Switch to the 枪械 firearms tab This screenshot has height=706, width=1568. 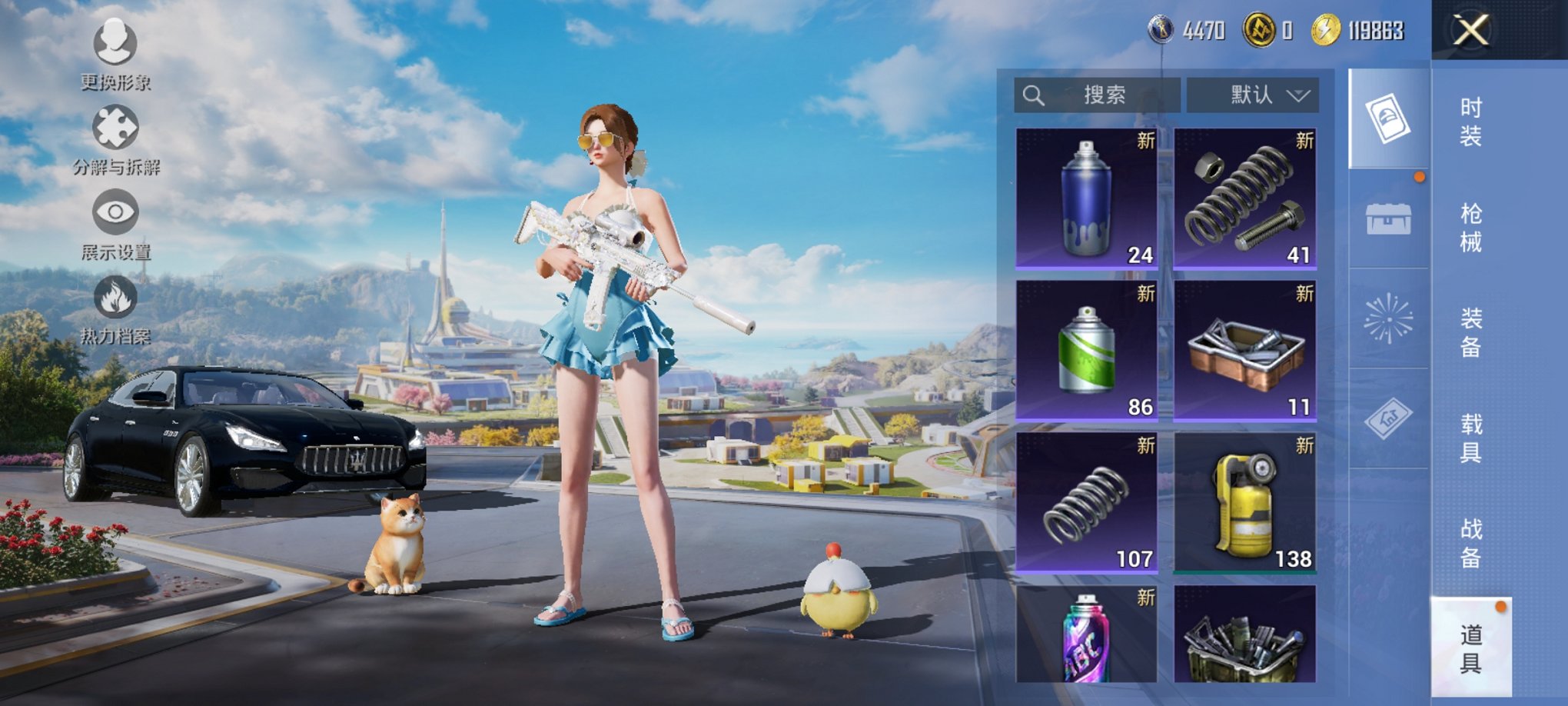click(1470, 228)
